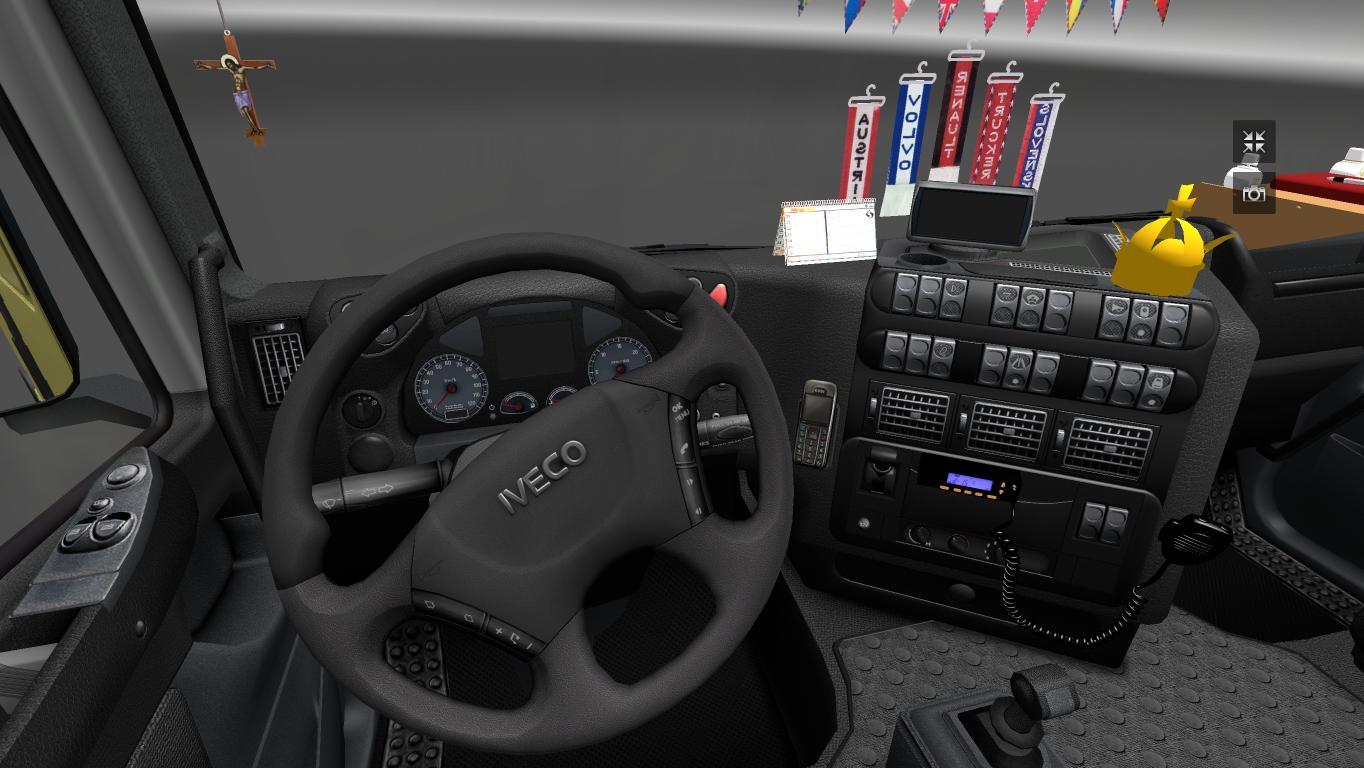
Task: Click the four-arrows collapse view icon
Action: point(1253,142)
